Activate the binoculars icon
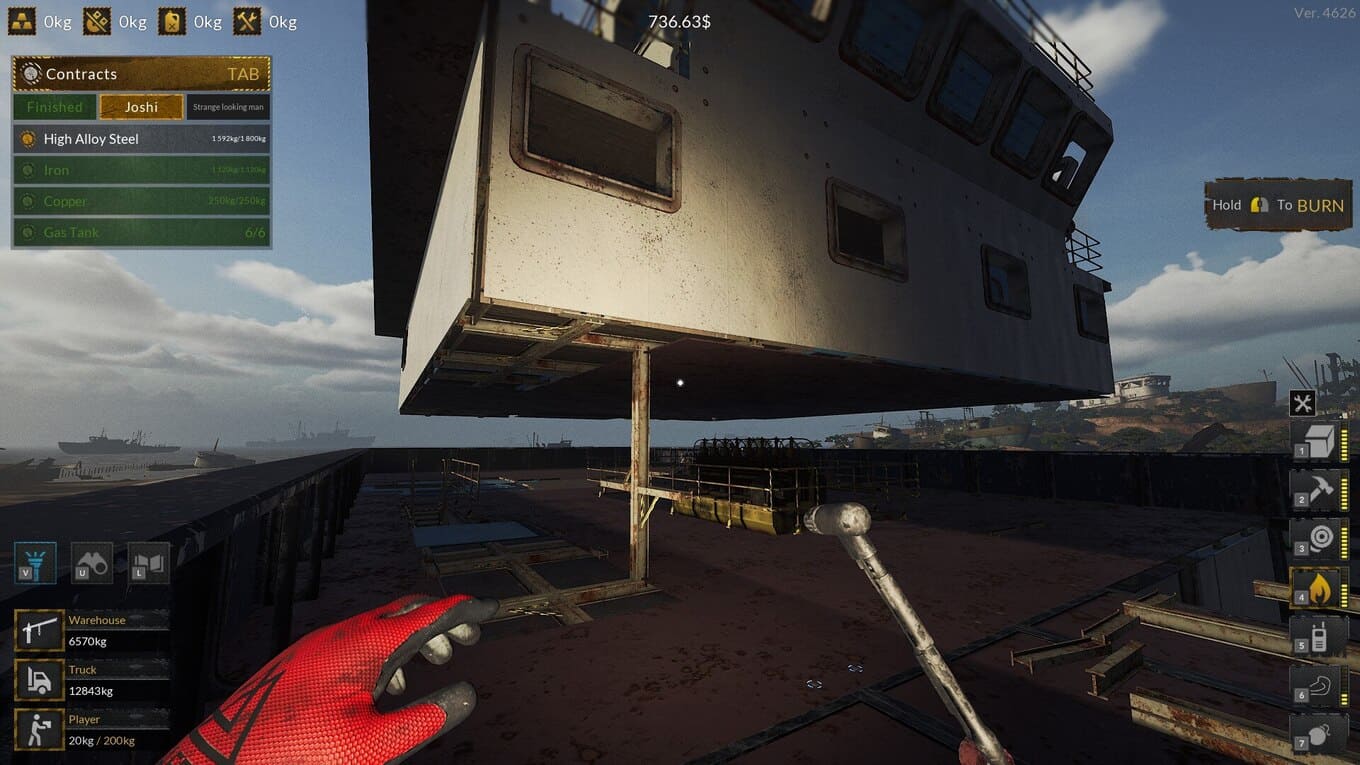Viewport: 1360px width, 765px height. pyautogui.click(x=91, y=563)
